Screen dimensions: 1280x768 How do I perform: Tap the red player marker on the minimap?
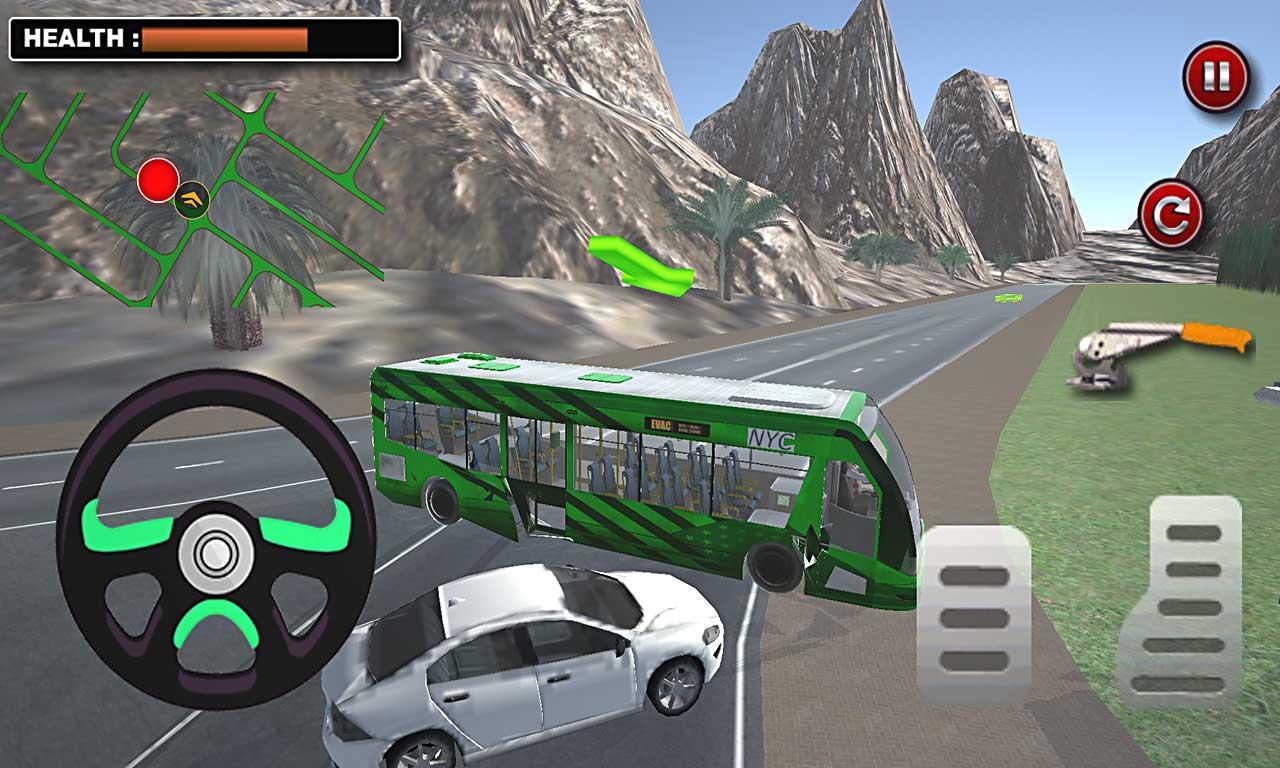click(155, 180)
